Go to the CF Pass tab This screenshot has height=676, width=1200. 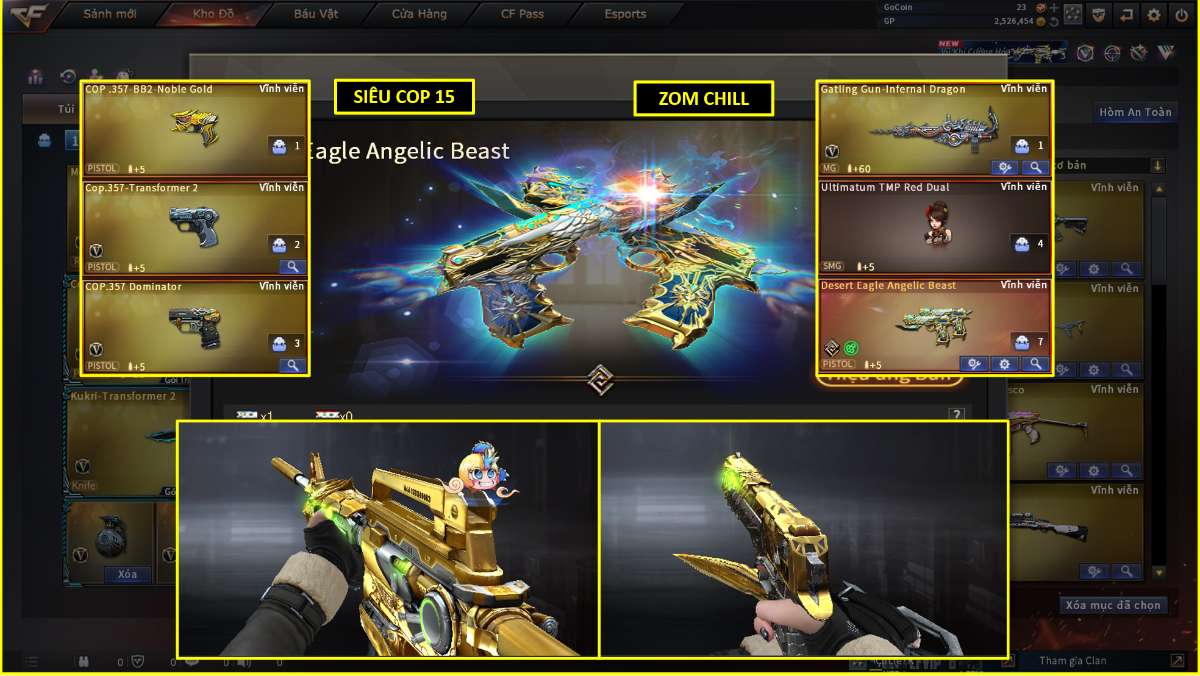pyautogui.click(x=522, y=15)
